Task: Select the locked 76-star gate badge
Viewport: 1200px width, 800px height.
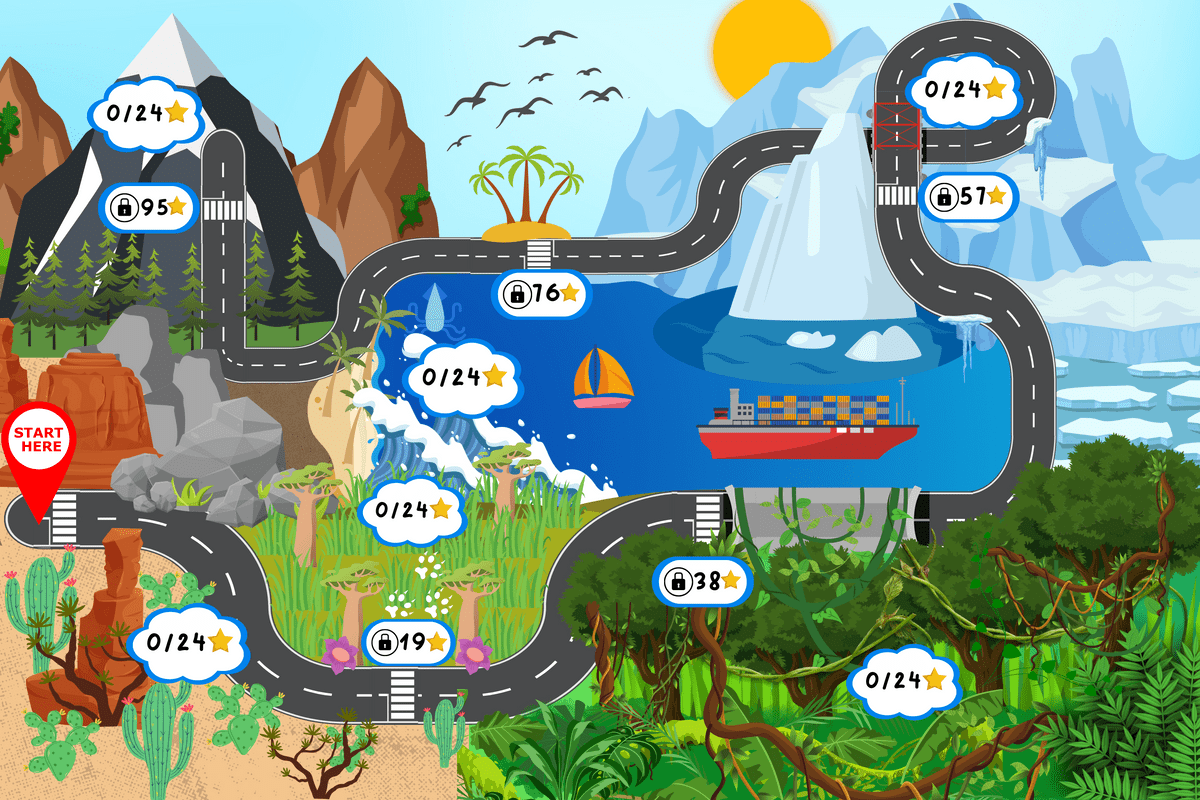Action: [x=542, y=293]
